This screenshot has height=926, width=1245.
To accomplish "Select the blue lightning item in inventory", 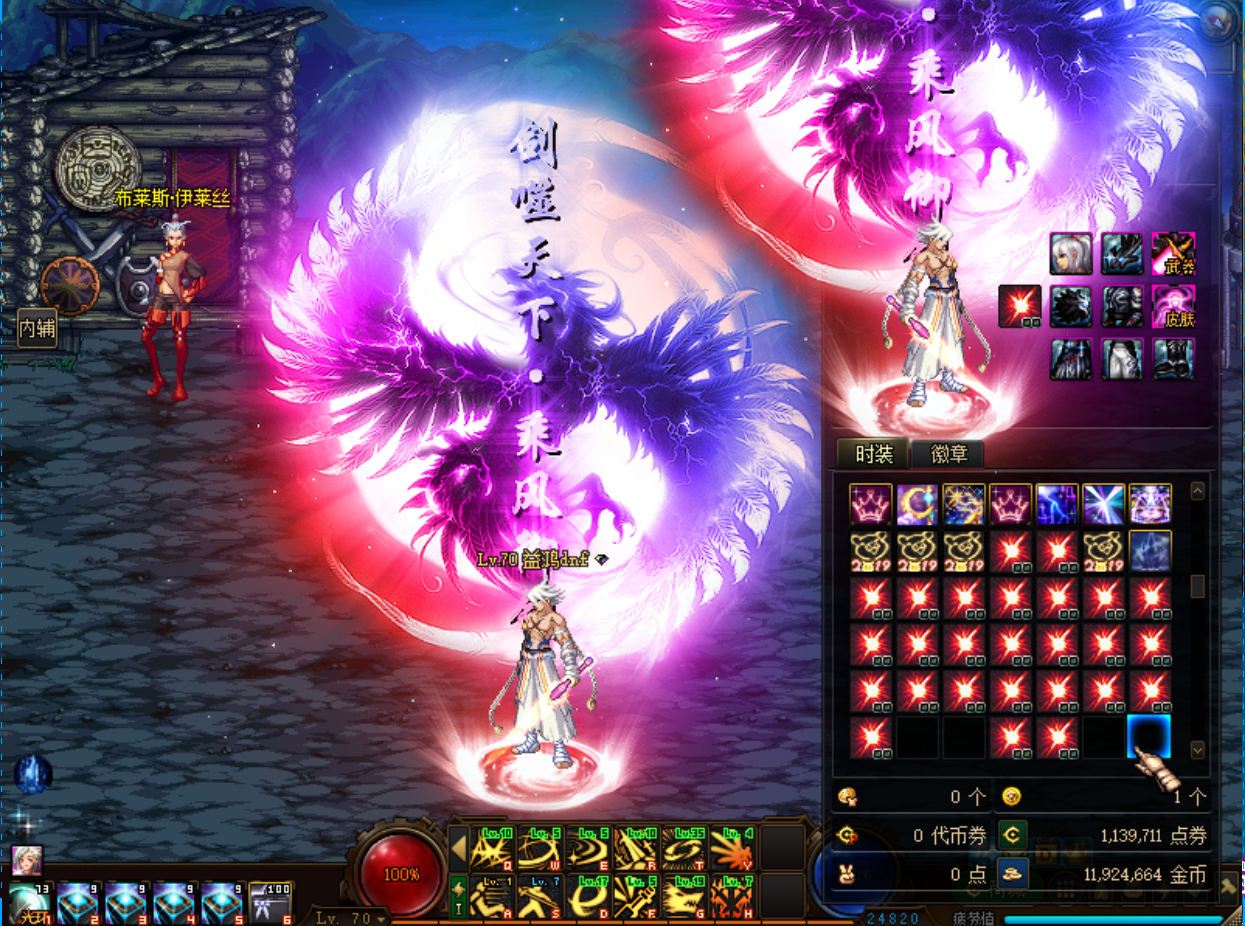I will click(1056, 505).
